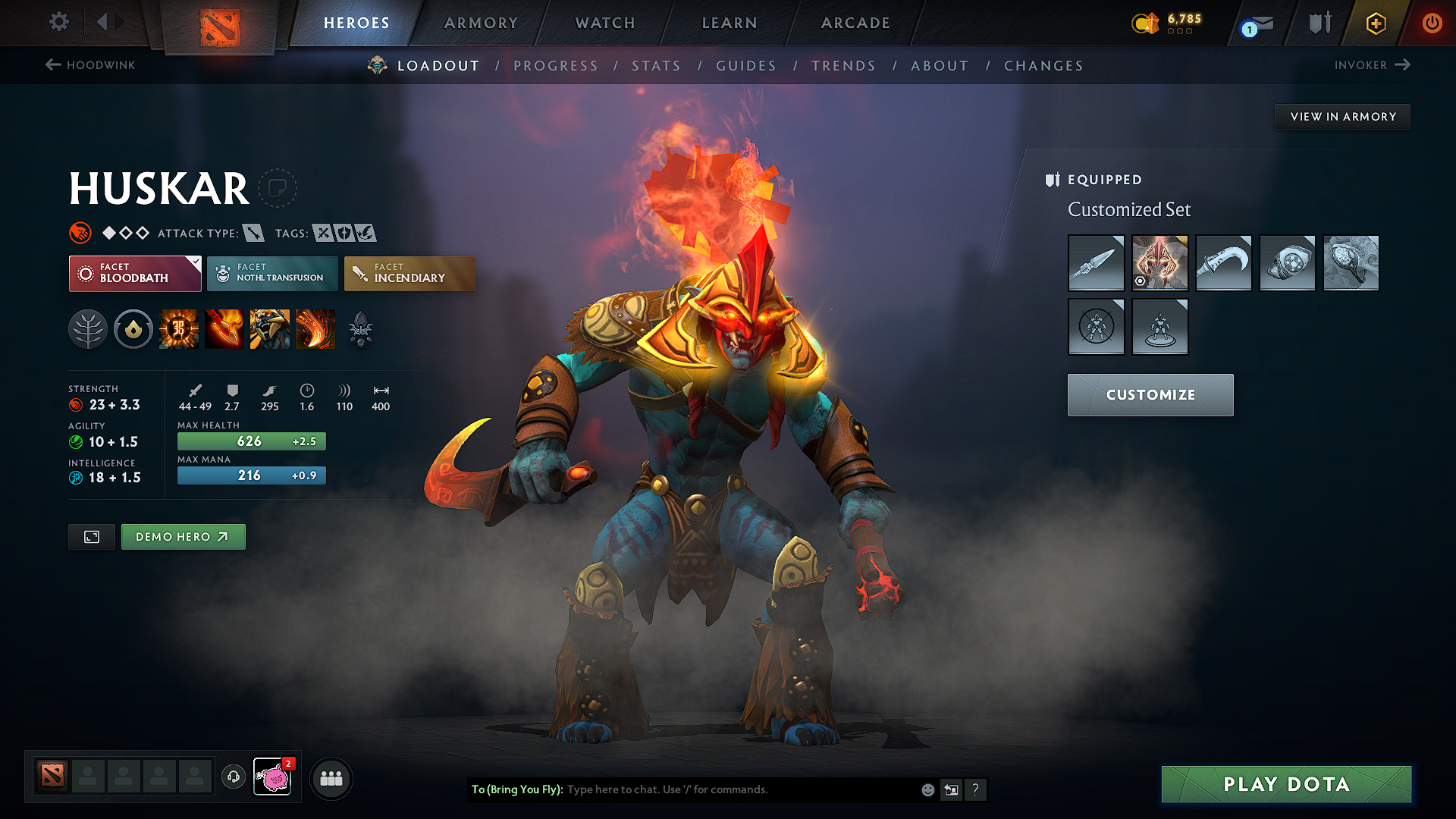View the hero talent tree icon
Image resolution: width=1456 pixels, height=819 pixels.
pos(87,328)
